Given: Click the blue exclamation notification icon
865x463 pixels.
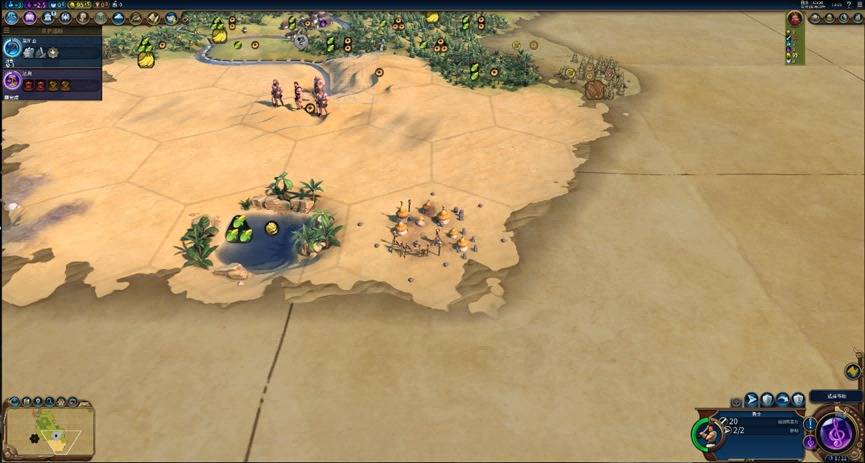Looking at the screenshot, I should click(x=809, y=423).
